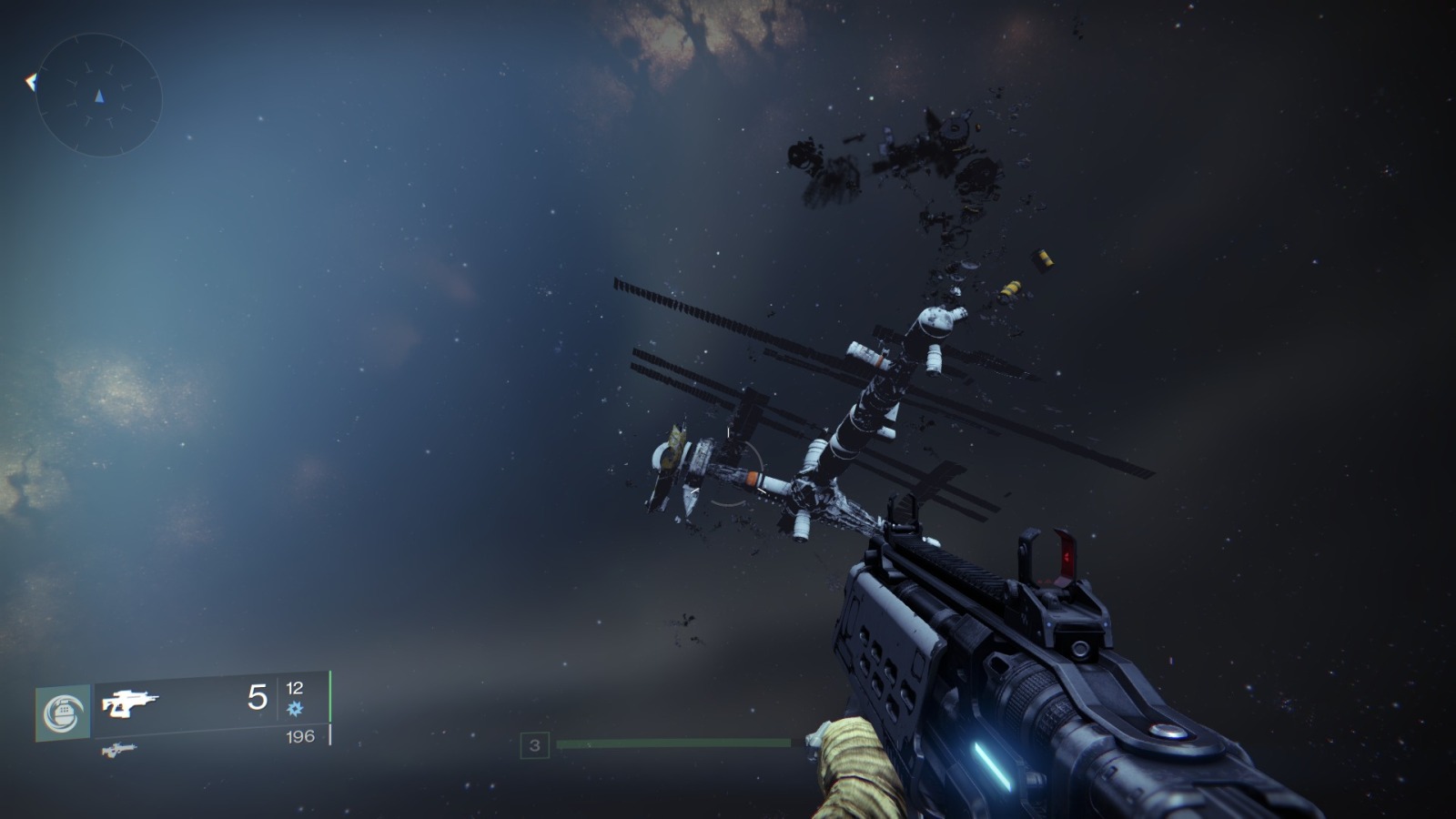Click the circular radar in the corner
This screenshot has width=1456, height=819.
(x=98, y=96)
